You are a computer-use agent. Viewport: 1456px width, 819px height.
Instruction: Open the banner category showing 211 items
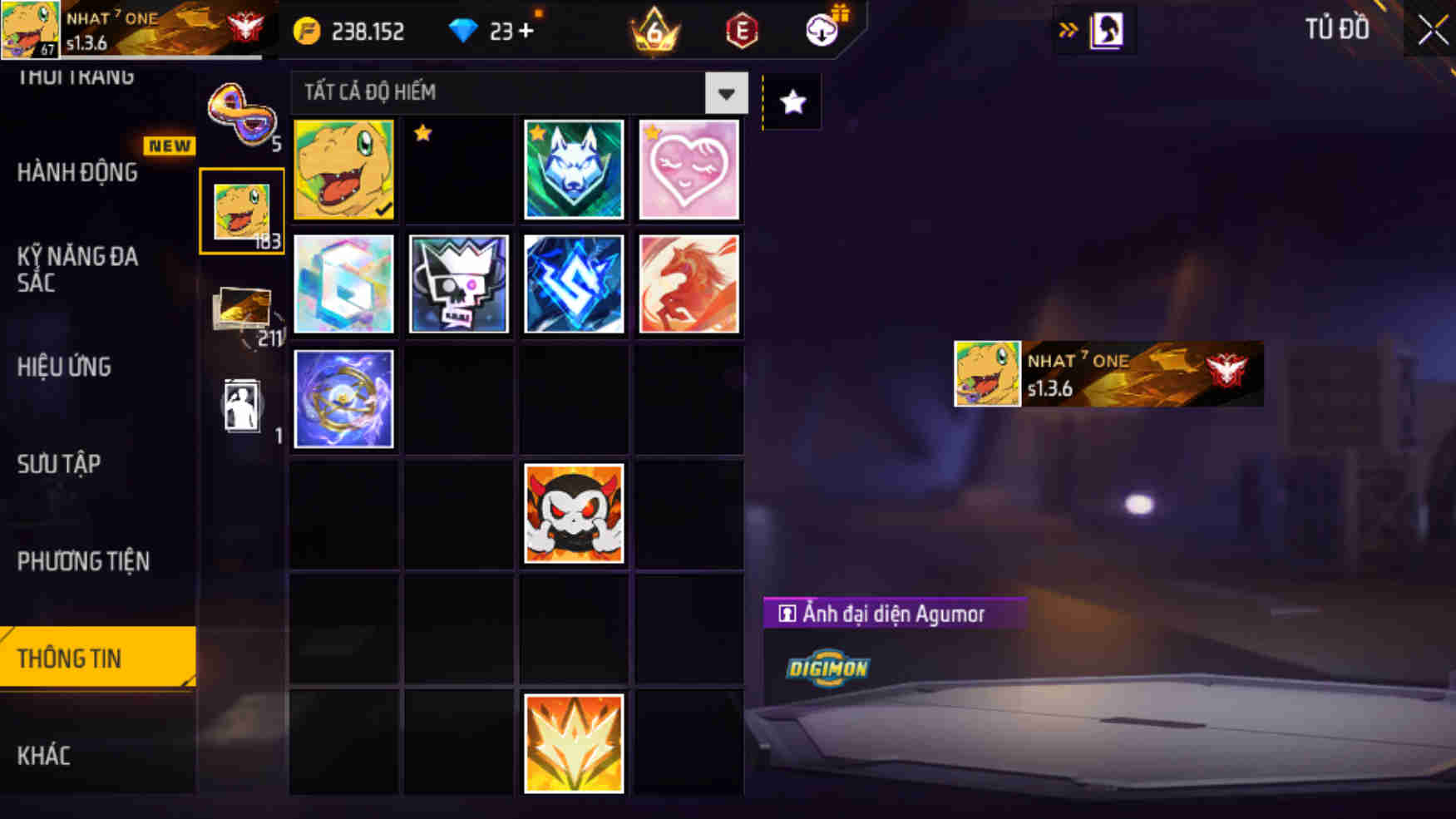coord(244,308)
